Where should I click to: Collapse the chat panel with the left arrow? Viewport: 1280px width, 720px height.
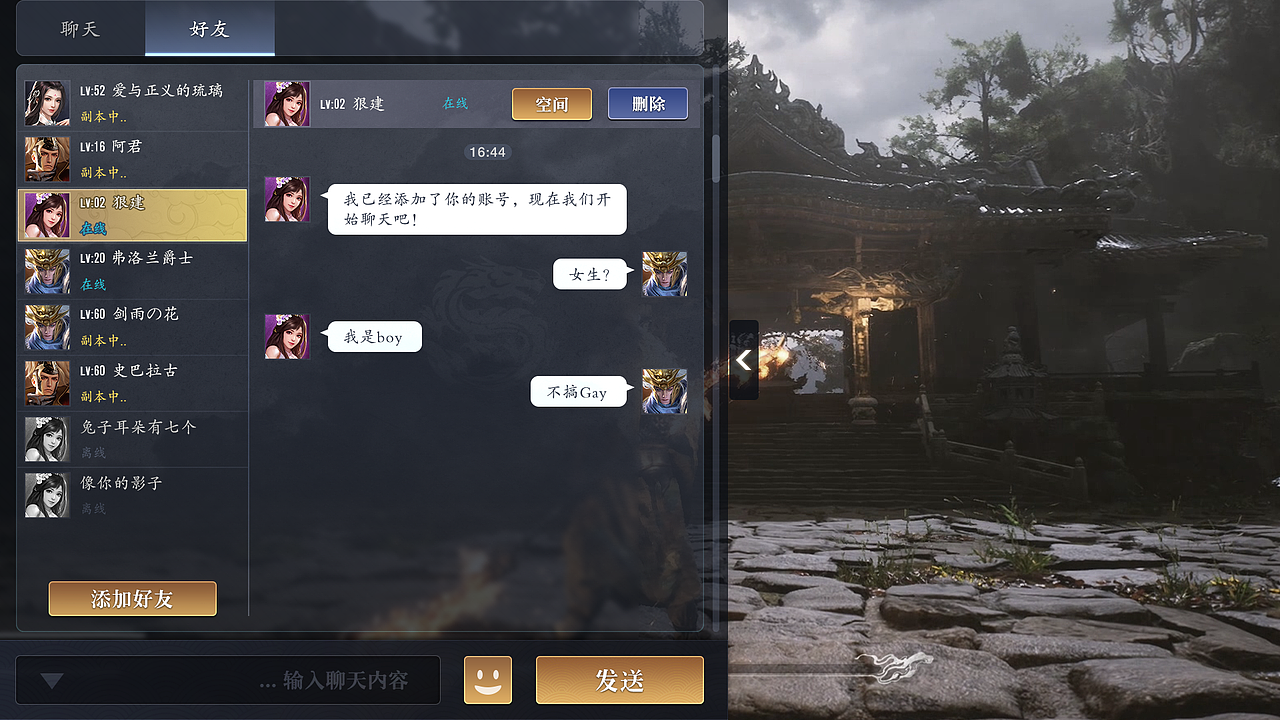743,360
